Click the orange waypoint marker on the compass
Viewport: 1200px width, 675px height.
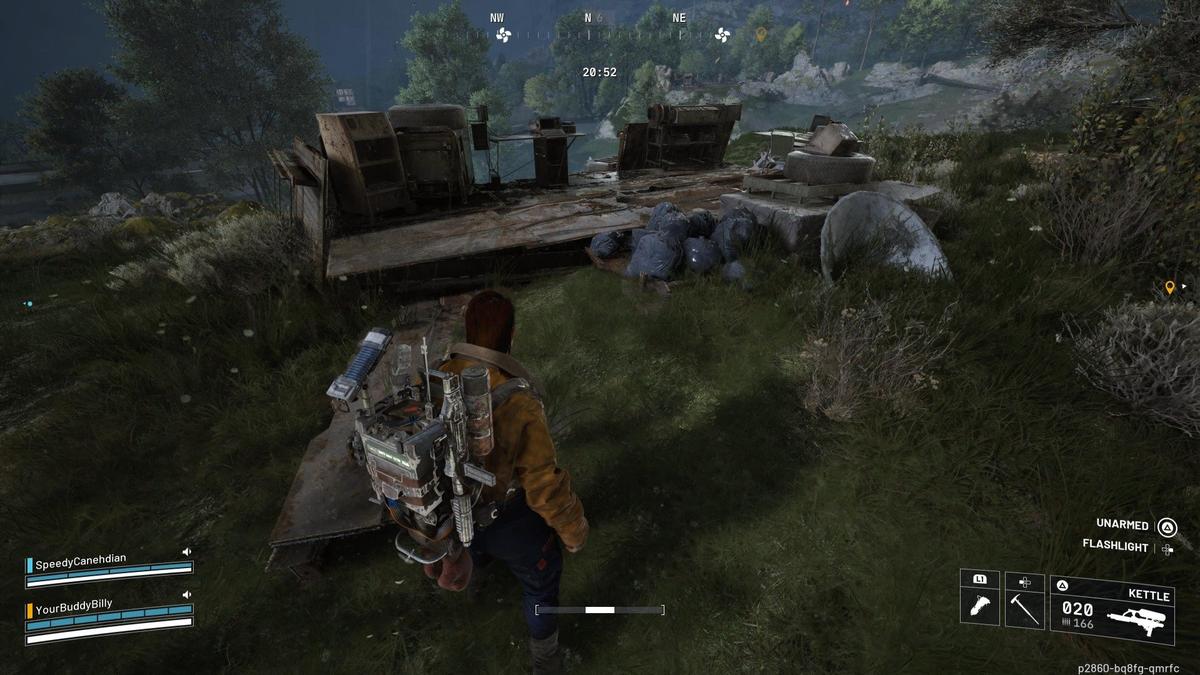(761, 35)
